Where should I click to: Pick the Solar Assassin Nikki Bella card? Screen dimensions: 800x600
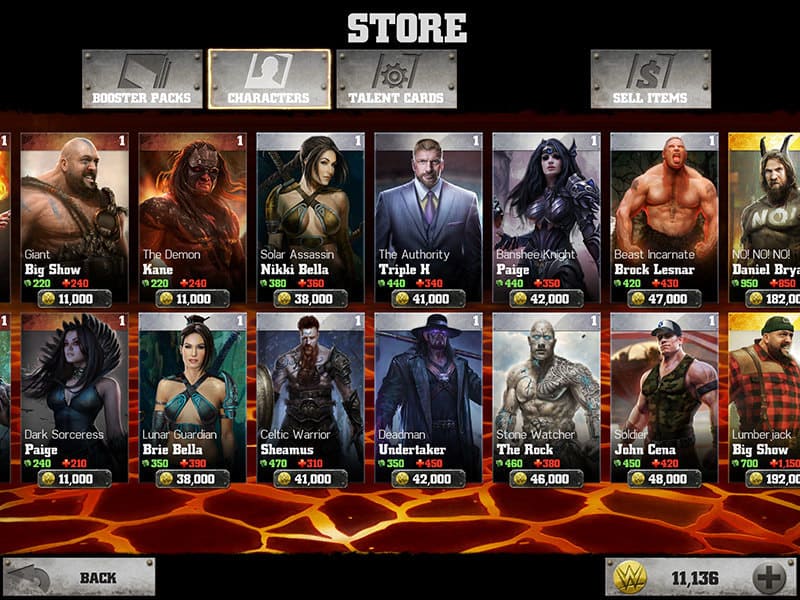coord(309,215)
